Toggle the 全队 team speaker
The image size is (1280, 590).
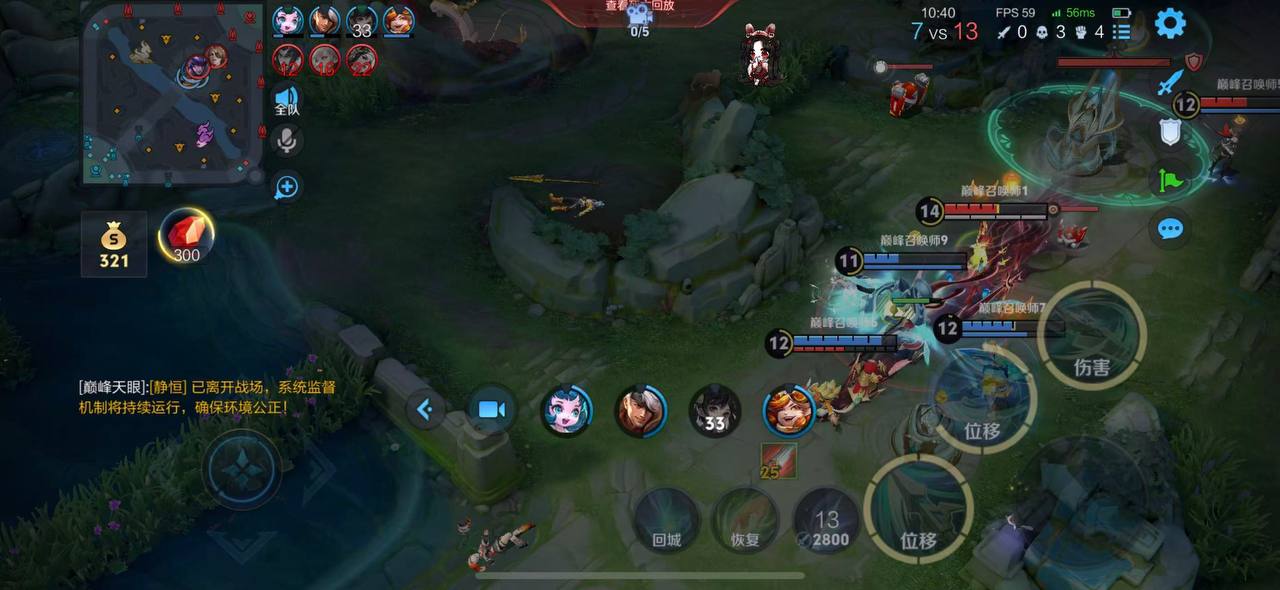pos(286,100)
